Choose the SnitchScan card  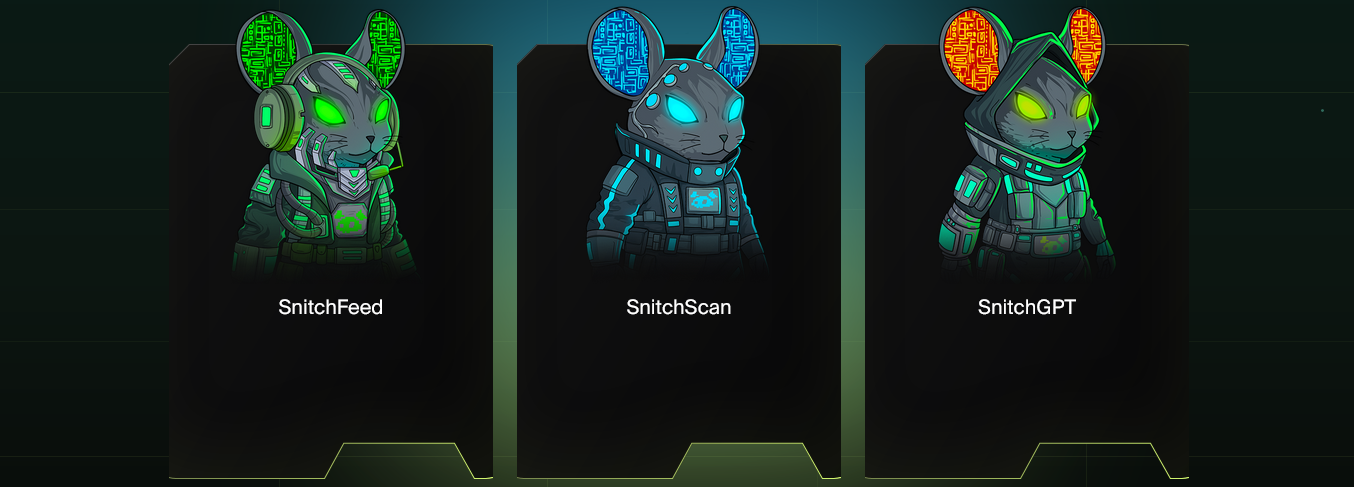pyautogui.click(x=678, y=306)
